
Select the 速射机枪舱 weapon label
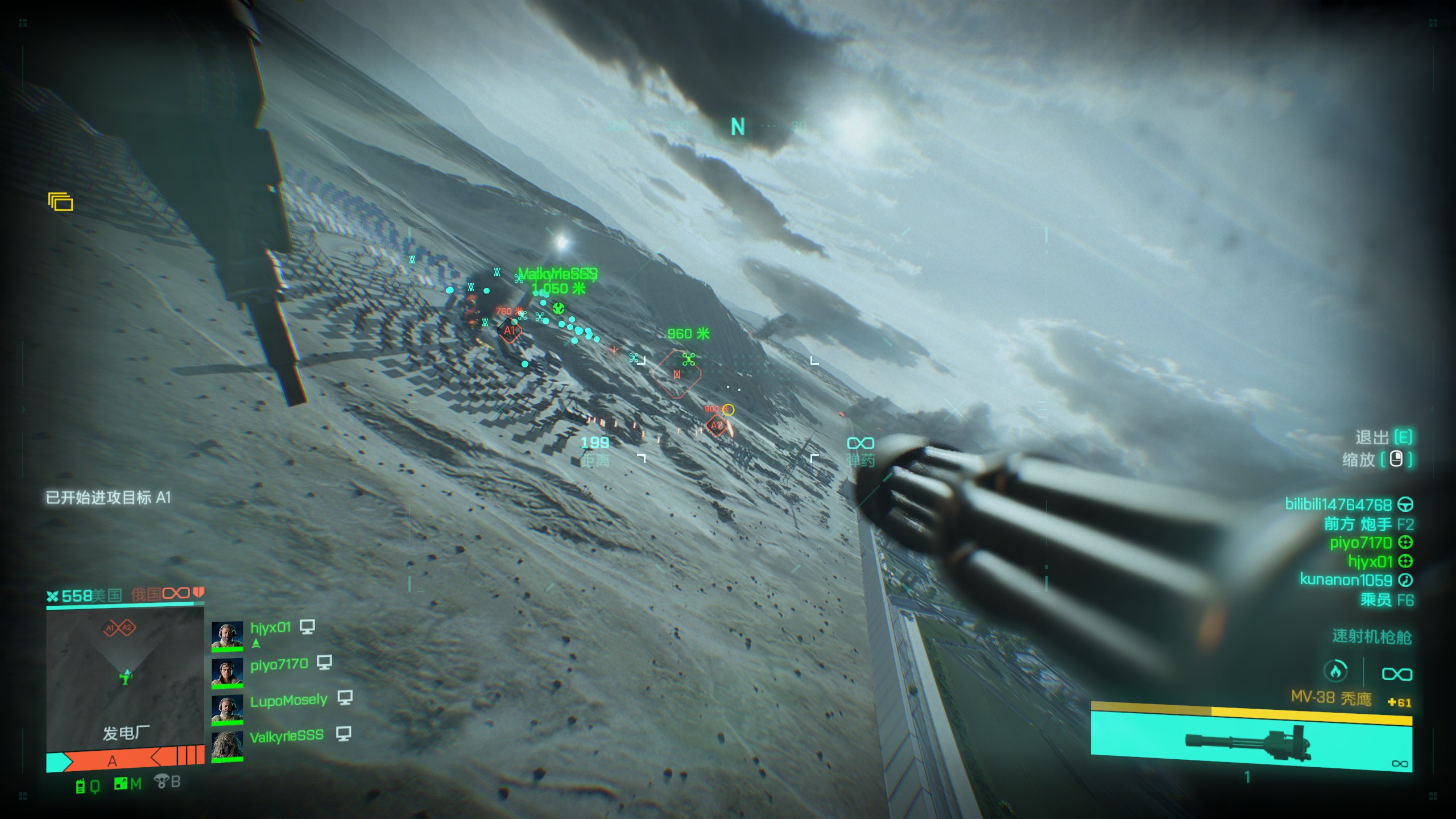pyautogui.click(x=1371, y=637)
